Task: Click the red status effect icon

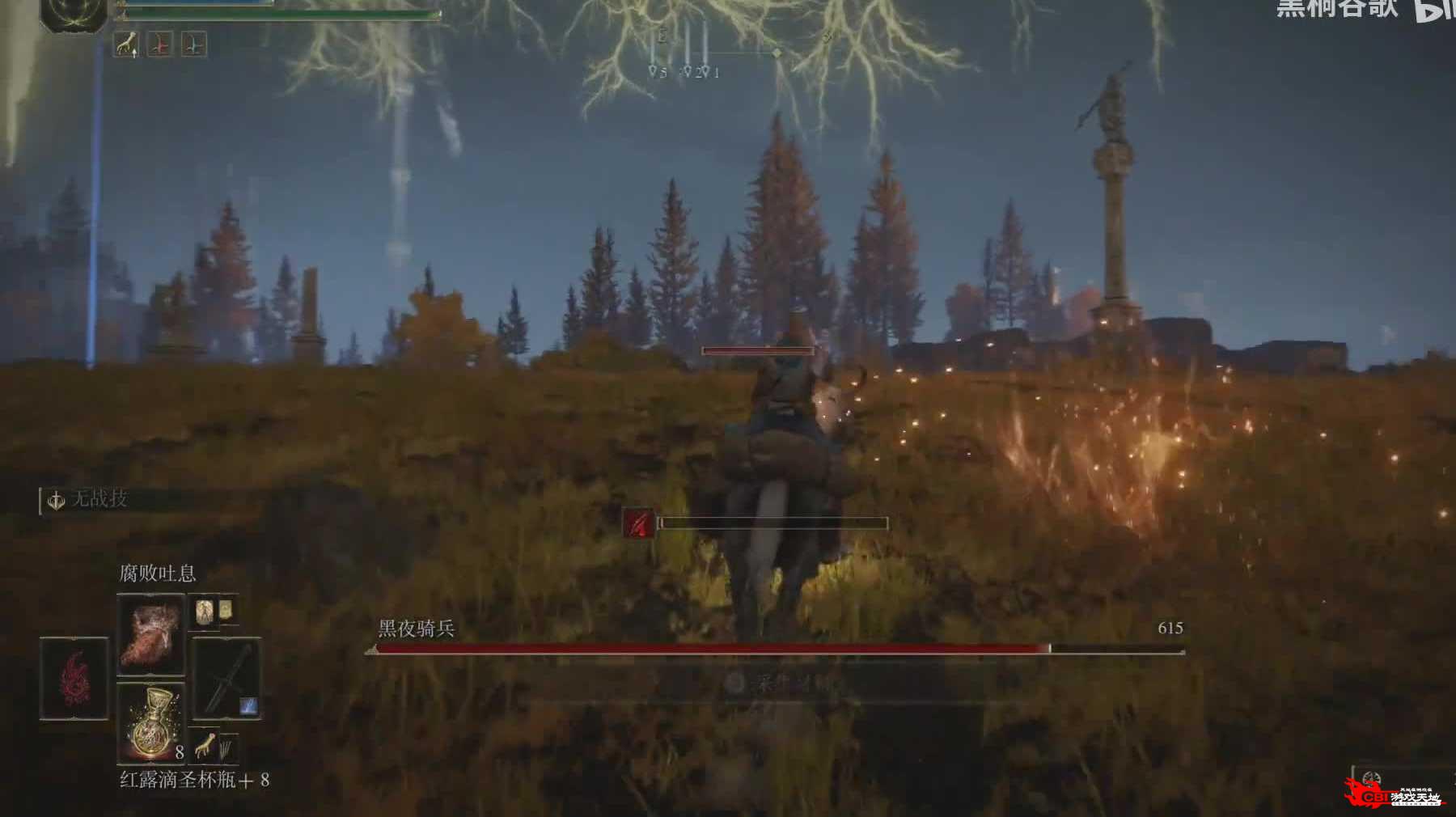Action: point(159,44)
